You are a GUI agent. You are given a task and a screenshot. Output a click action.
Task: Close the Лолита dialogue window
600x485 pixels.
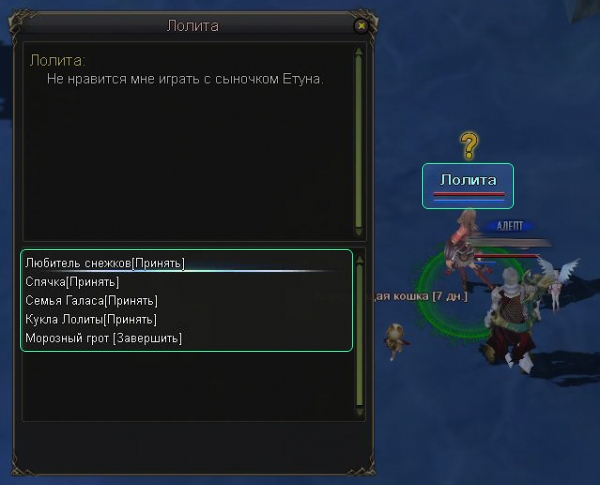[x=361, y=26]
